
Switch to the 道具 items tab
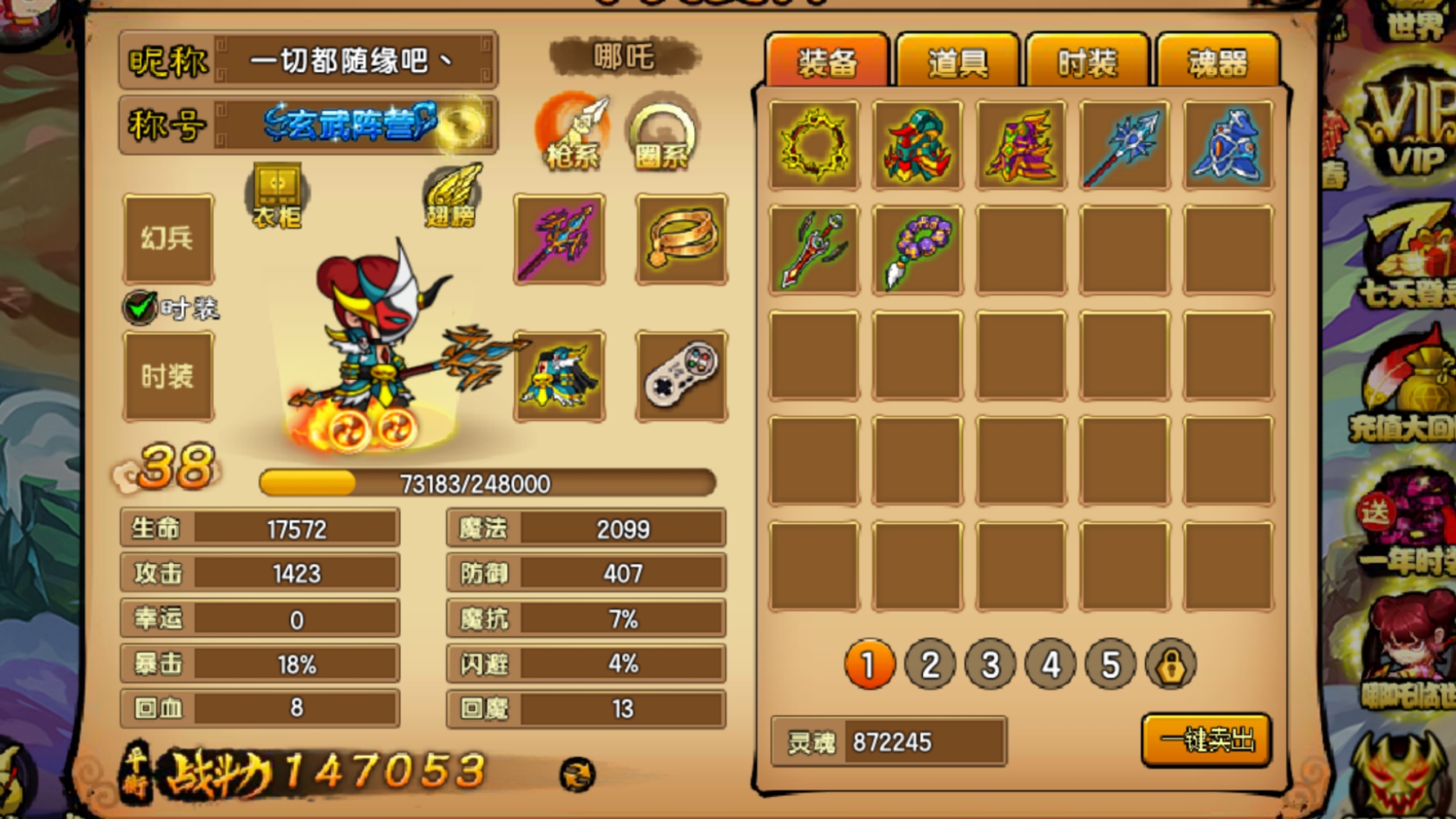tap(957, 62)
